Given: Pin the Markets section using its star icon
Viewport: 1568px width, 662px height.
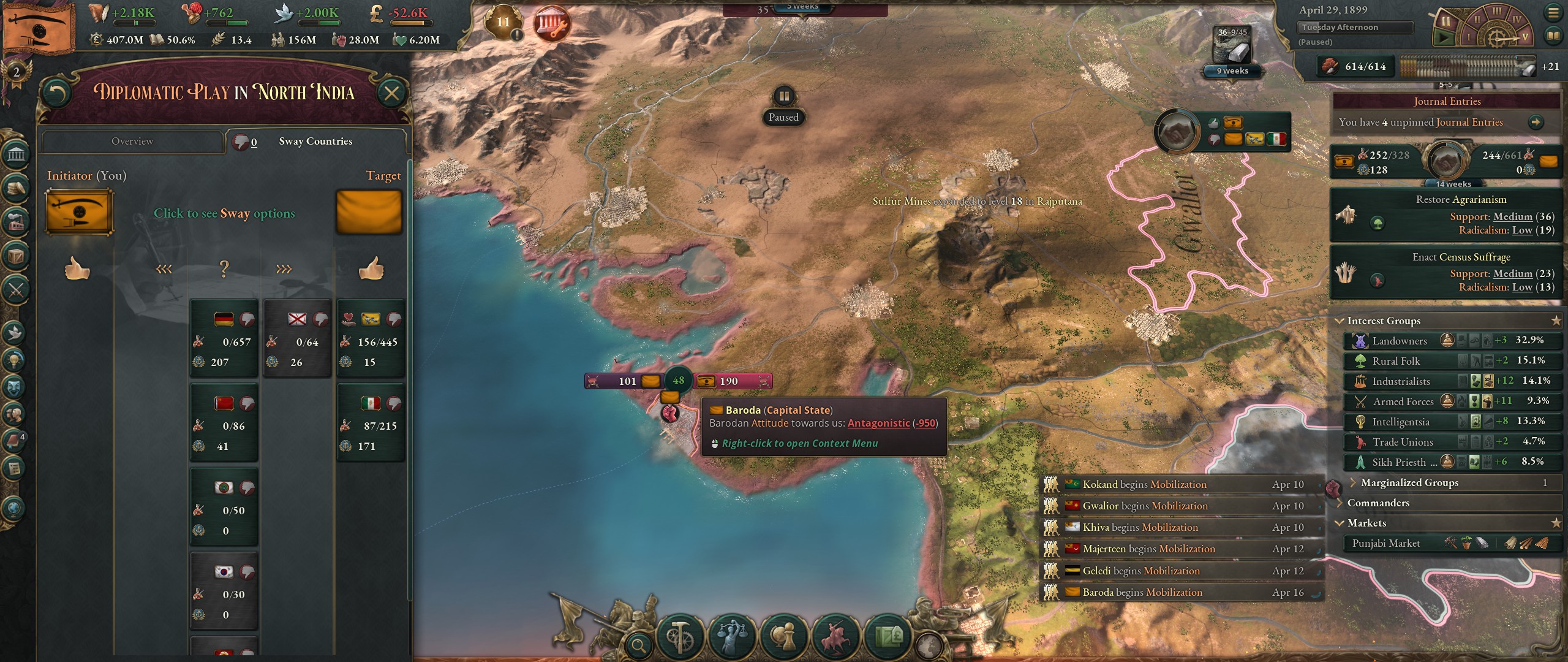Looking at the screenshot, I should click(1556, 523).
